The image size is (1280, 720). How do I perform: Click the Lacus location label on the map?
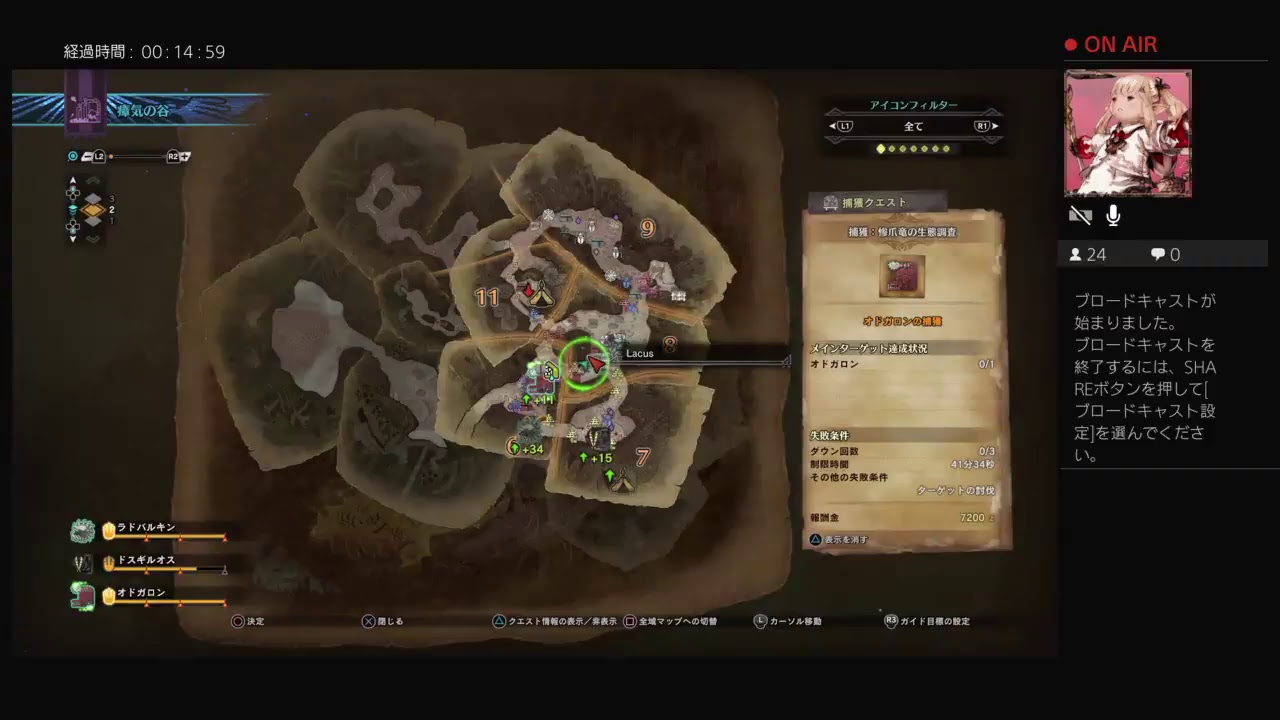tap(639, 353)
